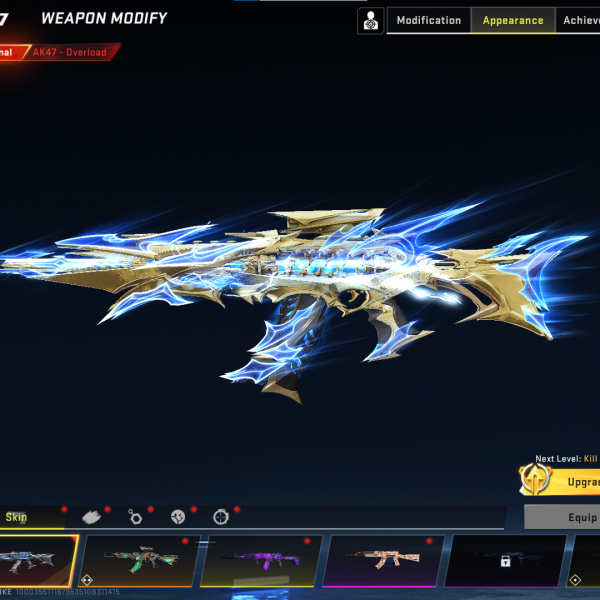Open the Appearance tab
Image resolution: width=600 pixels, height=600 pixels.
point(513,20)
